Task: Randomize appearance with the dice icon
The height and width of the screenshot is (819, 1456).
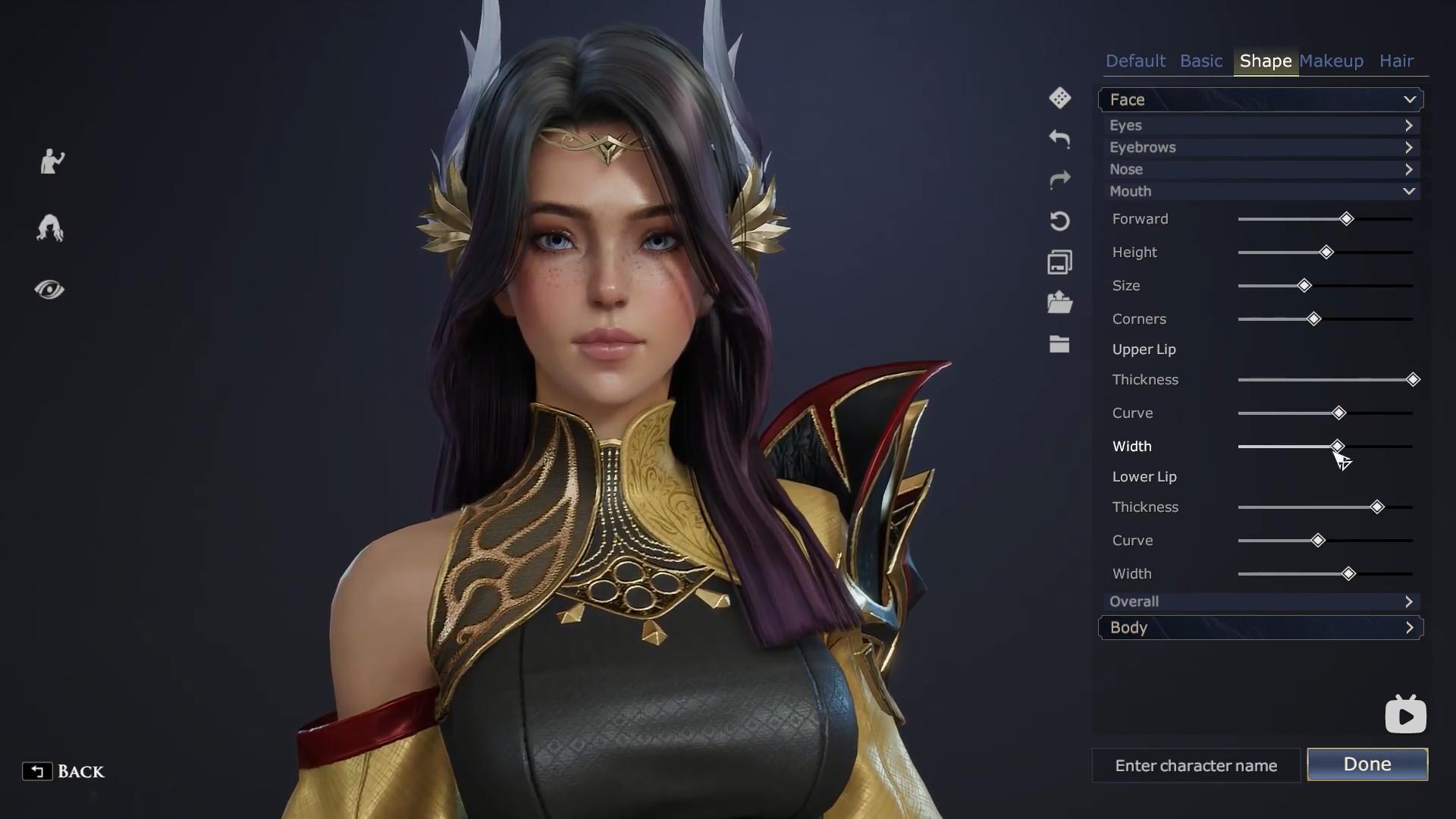Action: pyautogui.click(x=1059, y=98)
